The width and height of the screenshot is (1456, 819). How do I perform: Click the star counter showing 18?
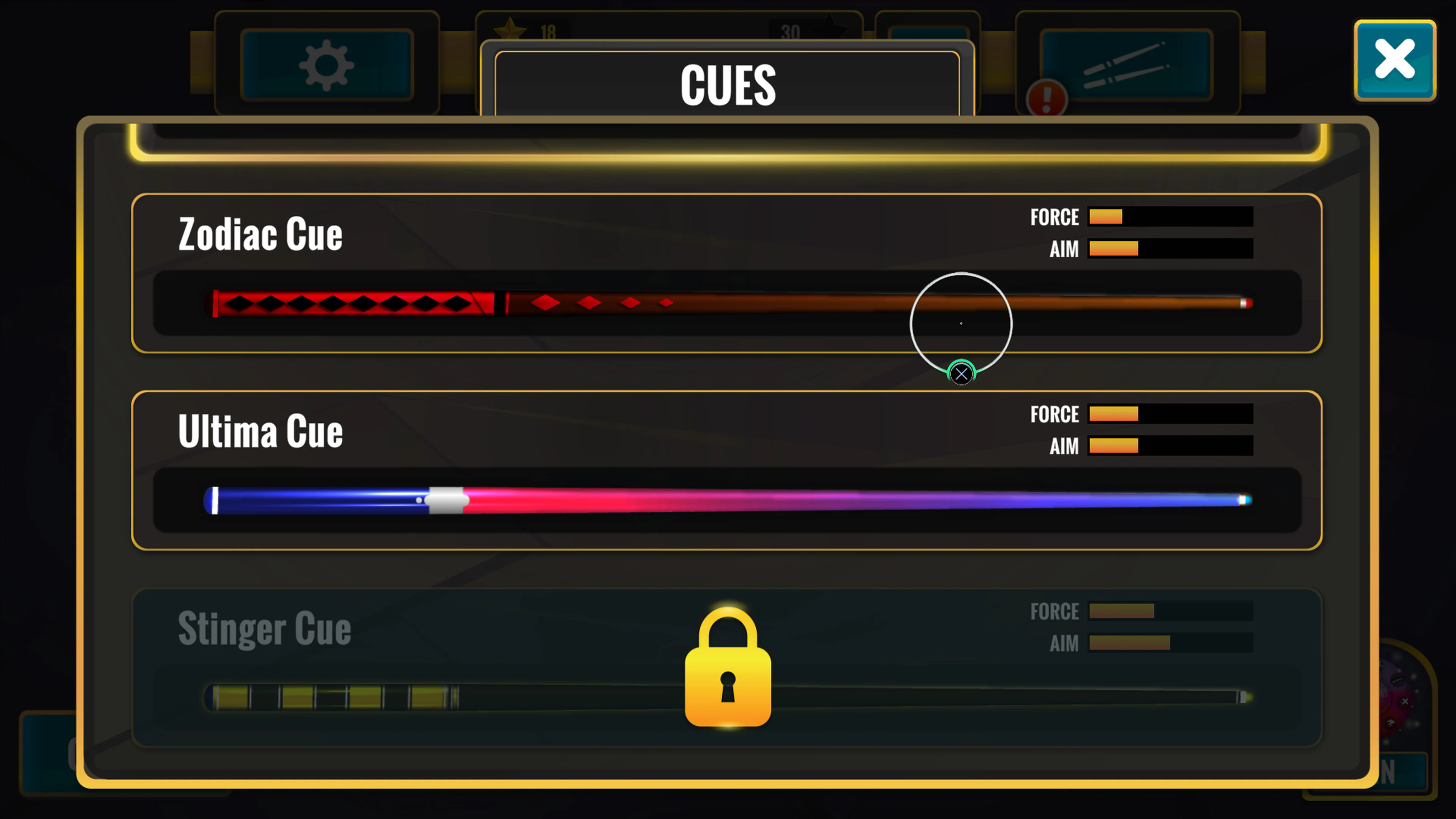tap(526, 28)
